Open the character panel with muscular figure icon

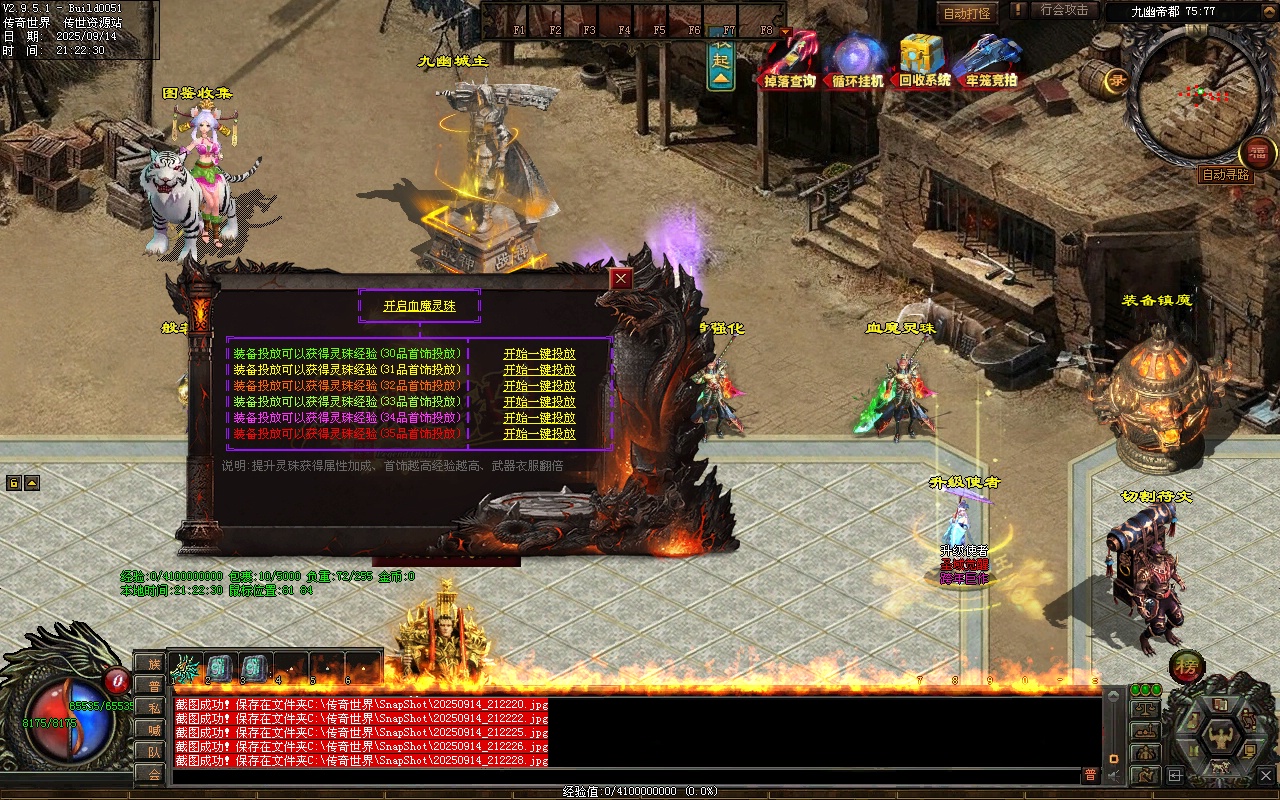coord(1220,739)
